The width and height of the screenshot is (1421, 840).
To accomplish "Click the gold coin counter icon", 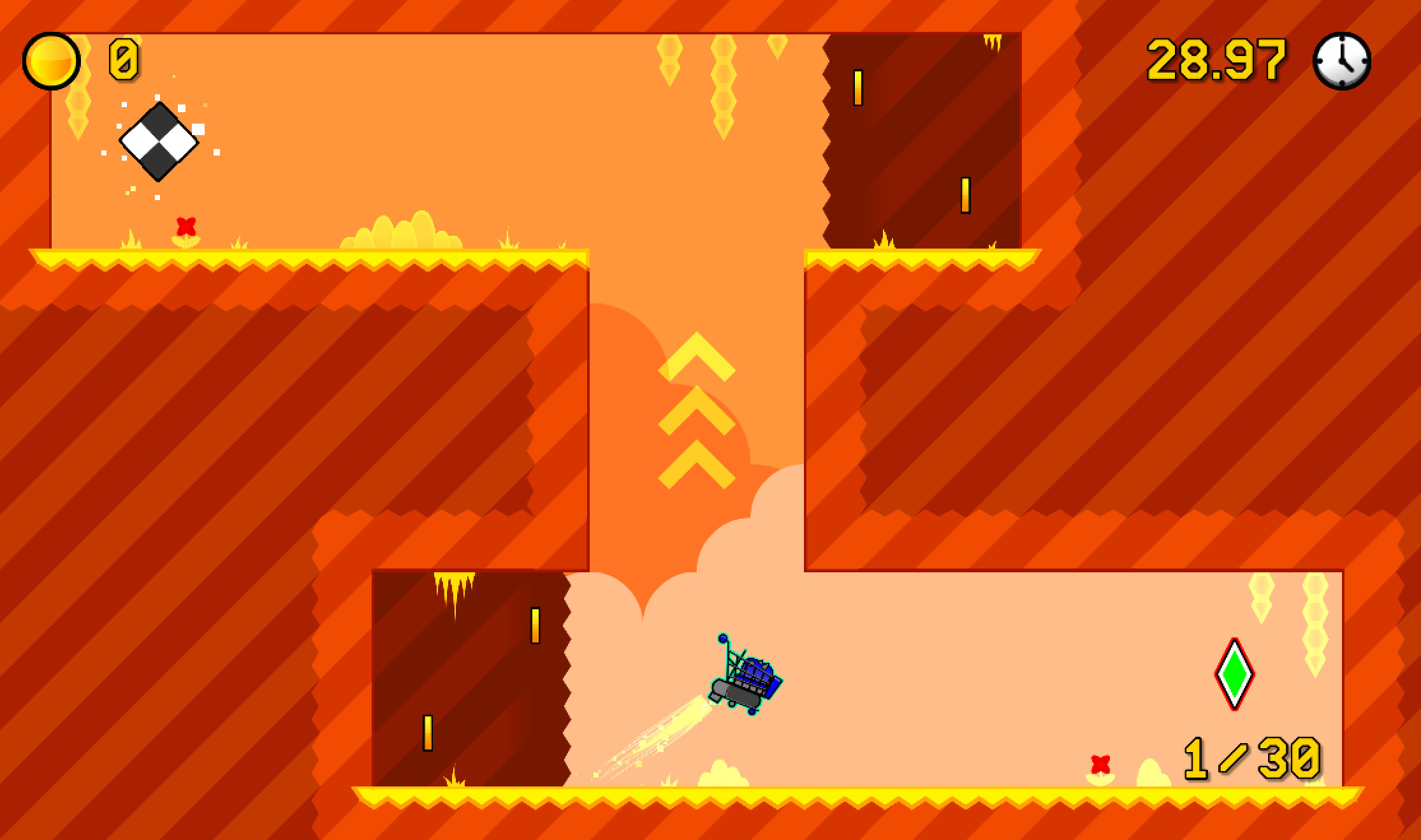I will 51,61.
